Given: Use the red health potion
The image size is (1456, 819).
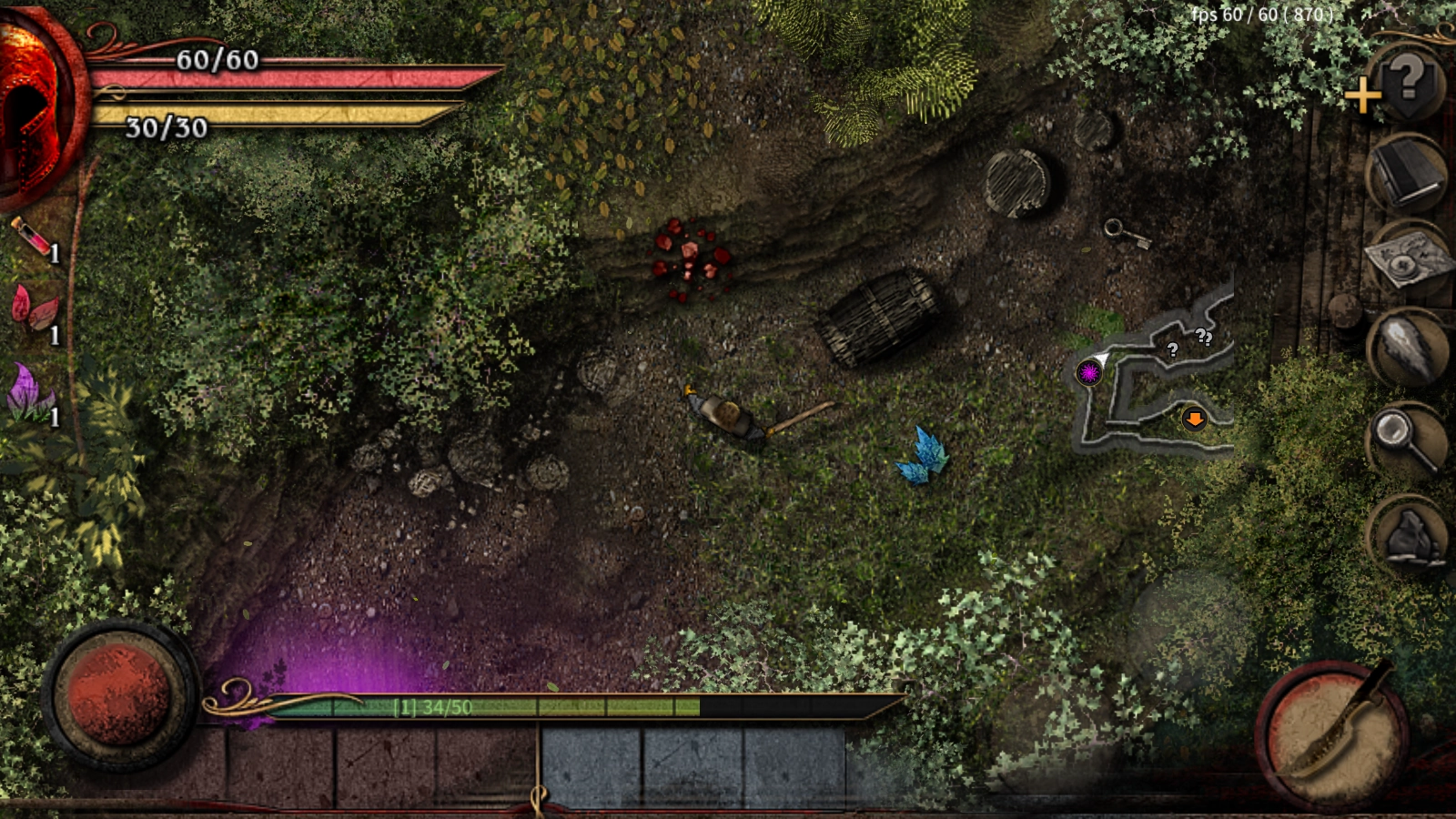Looking at the screenshot, I should [33, 238].
